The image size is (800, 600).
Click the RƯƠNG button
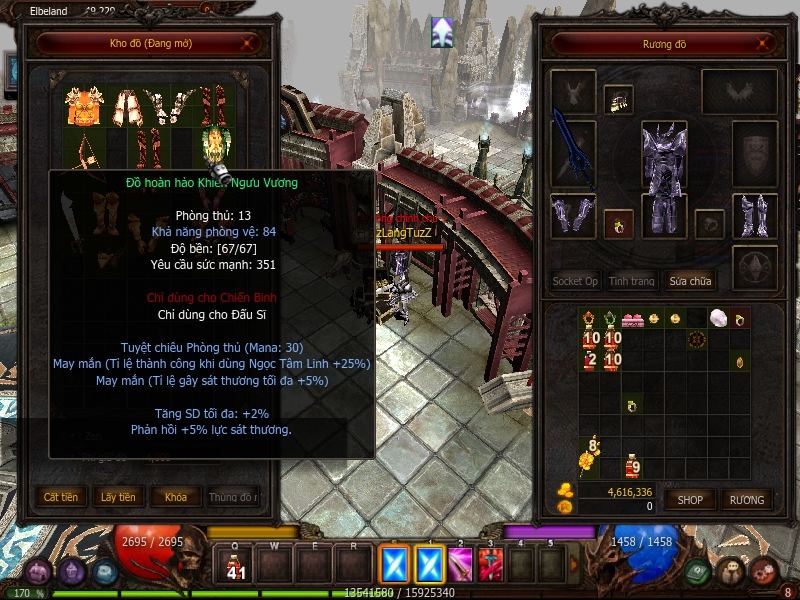pos(746,499)
